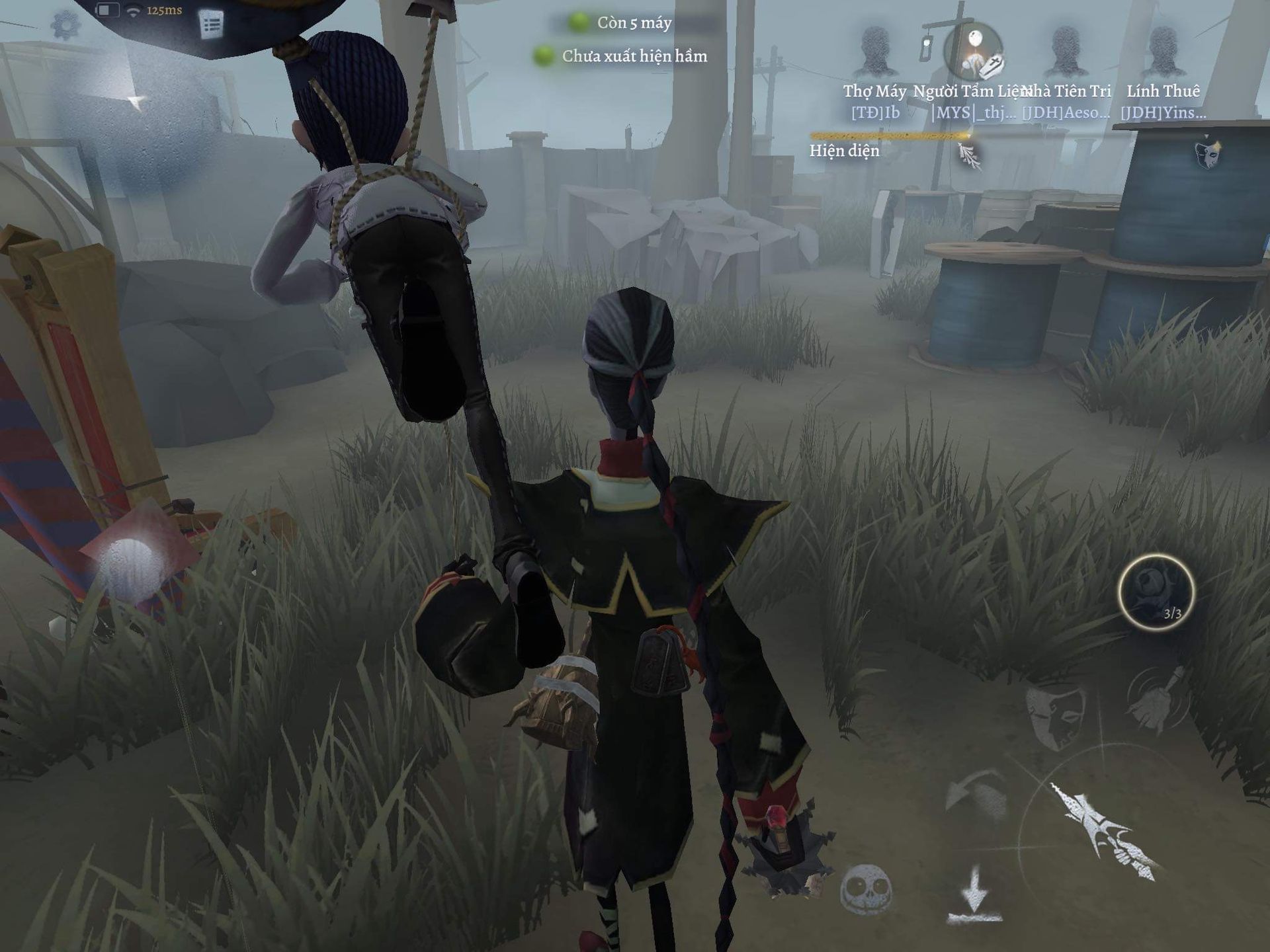The height and width of the screenshot is (952, 1270).
Task: Activate the circular ability showing 3/3 charges
Action: [x=1156, y=592]
